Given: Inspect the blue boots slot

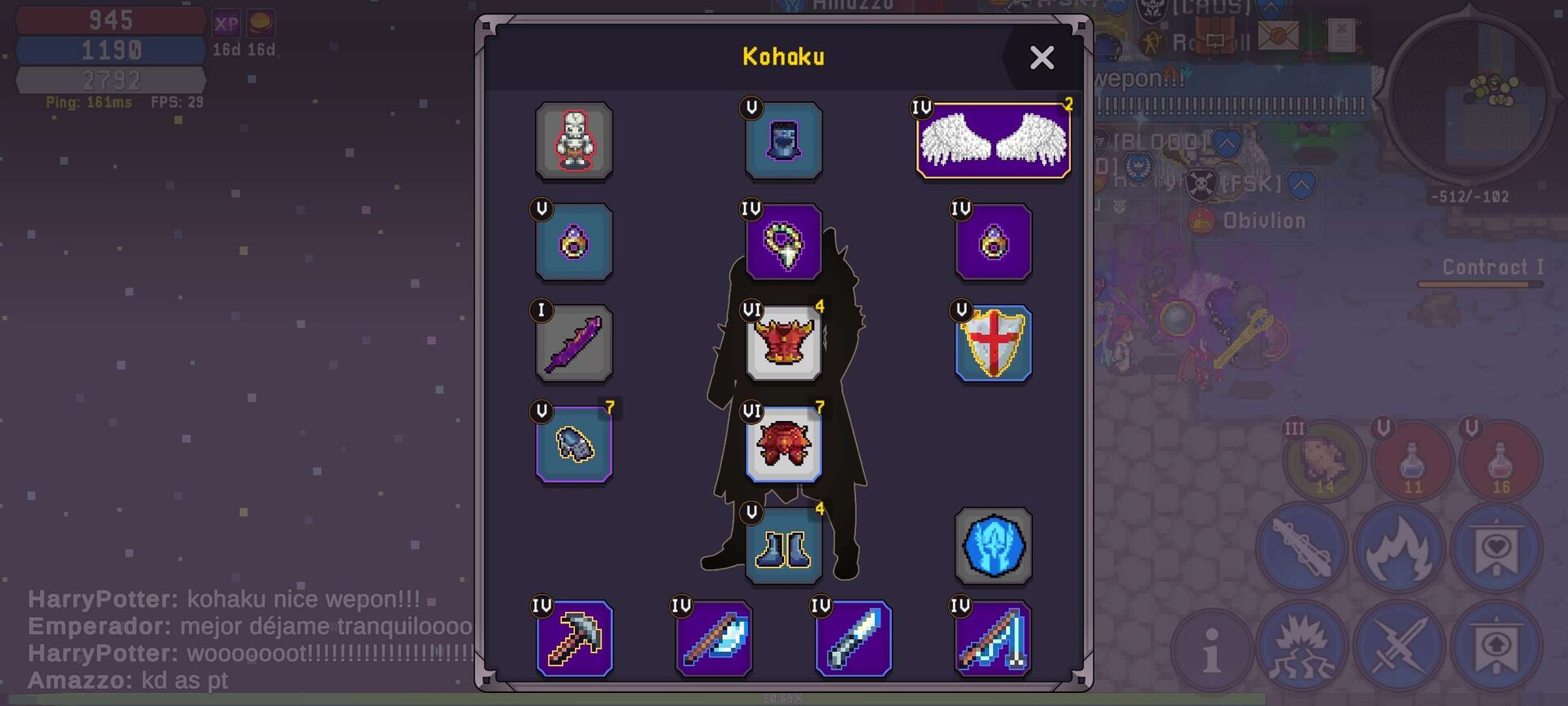Looking at the screenshot, I should click(x=783, y=546).
